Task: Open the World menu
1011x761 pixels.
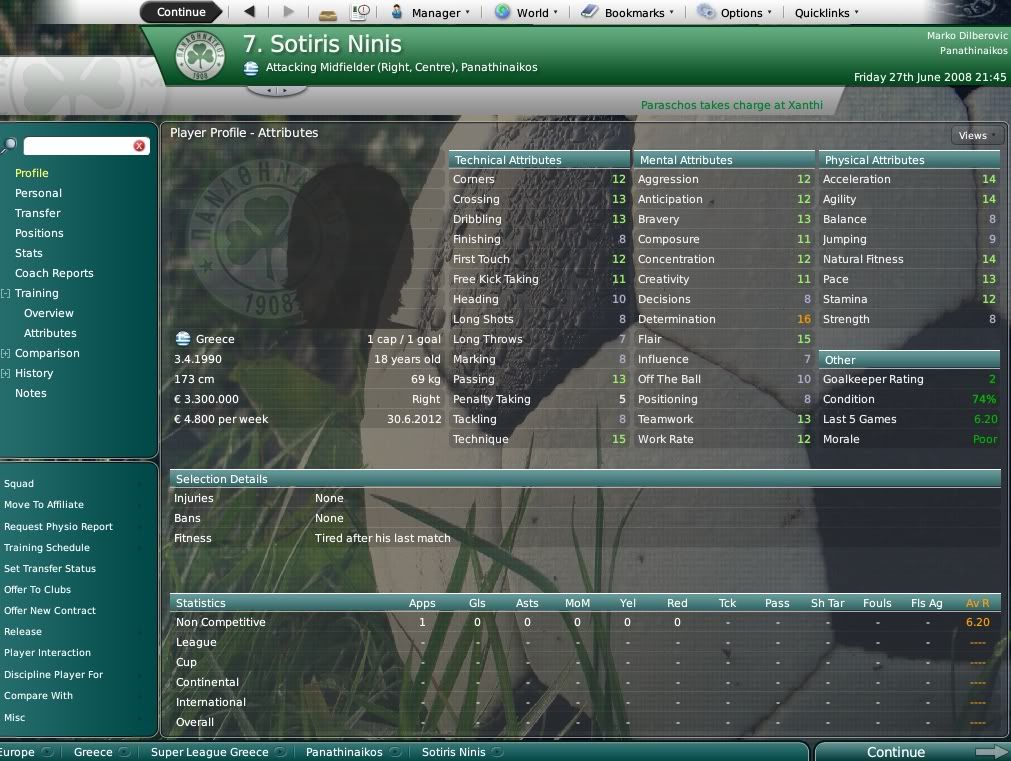Action: (526, 13)
